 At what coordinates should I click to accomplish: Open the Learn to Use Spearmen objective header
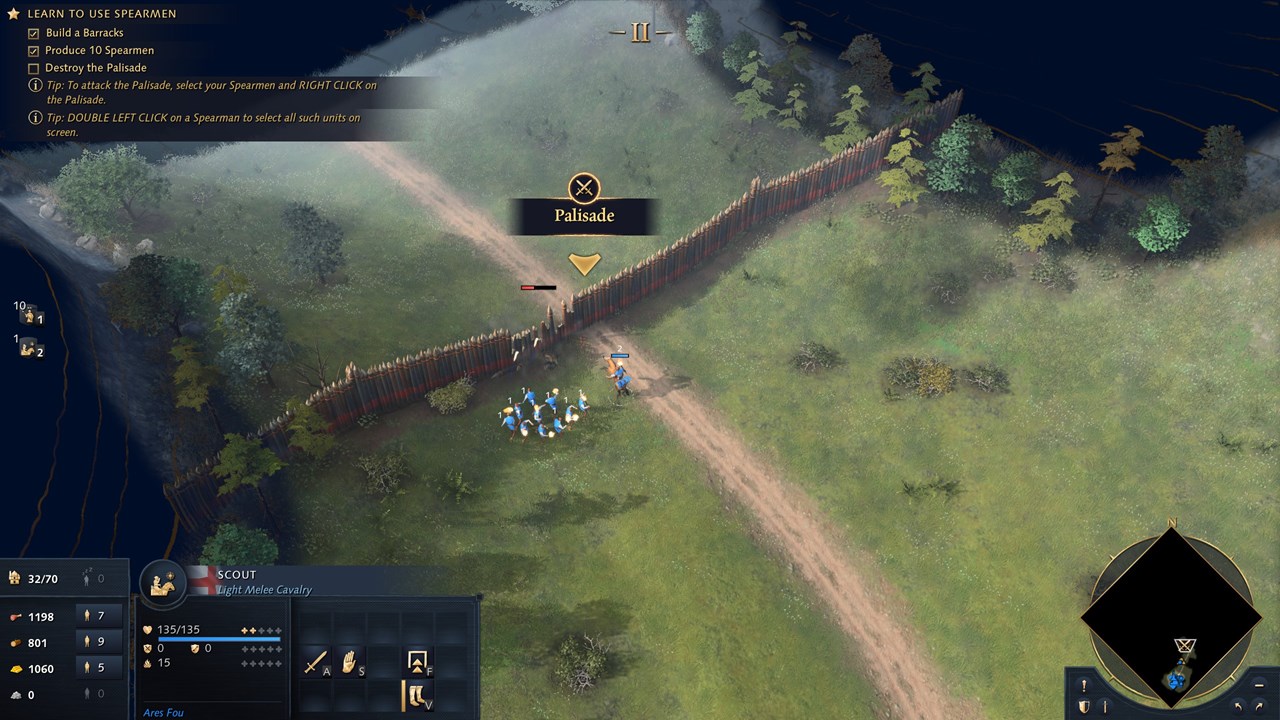(x=101, y=14)
